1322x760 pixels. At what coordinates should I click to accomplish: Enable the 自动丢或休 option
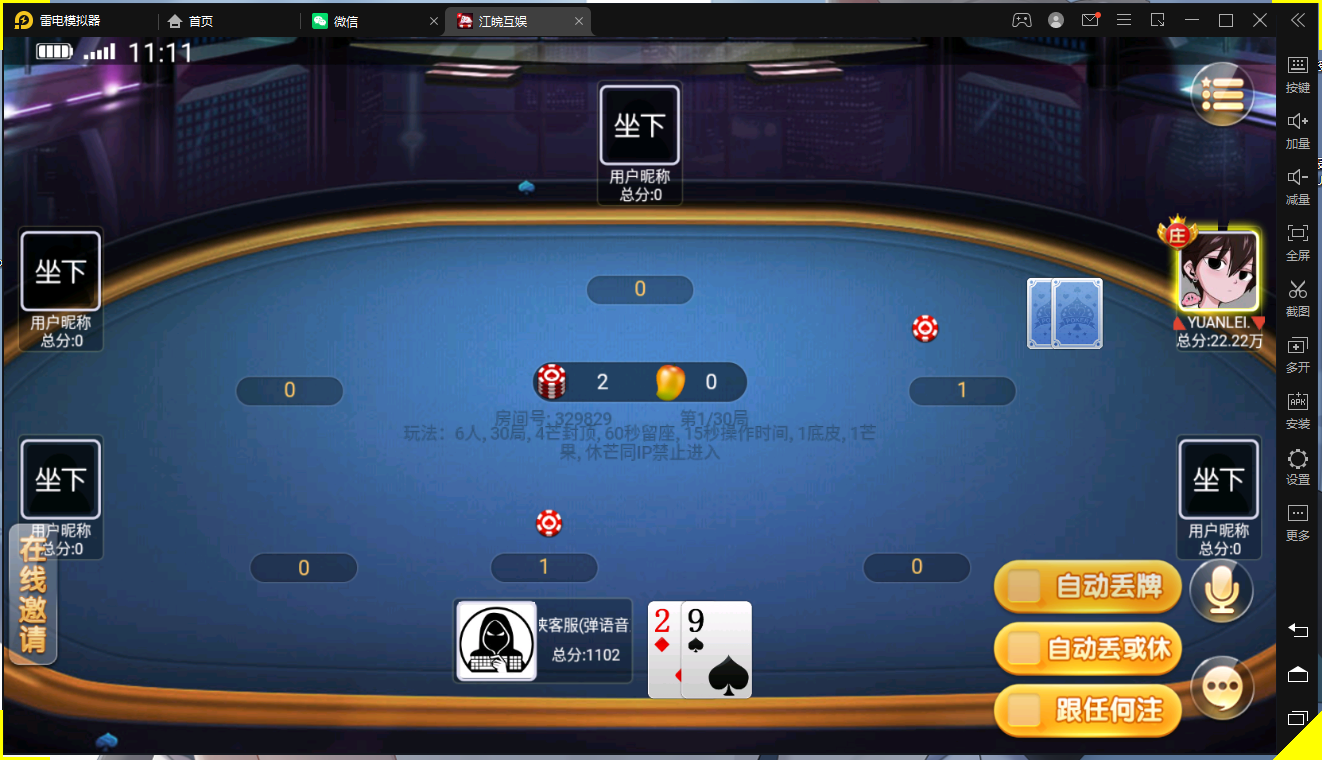(x=1087, y=649)
